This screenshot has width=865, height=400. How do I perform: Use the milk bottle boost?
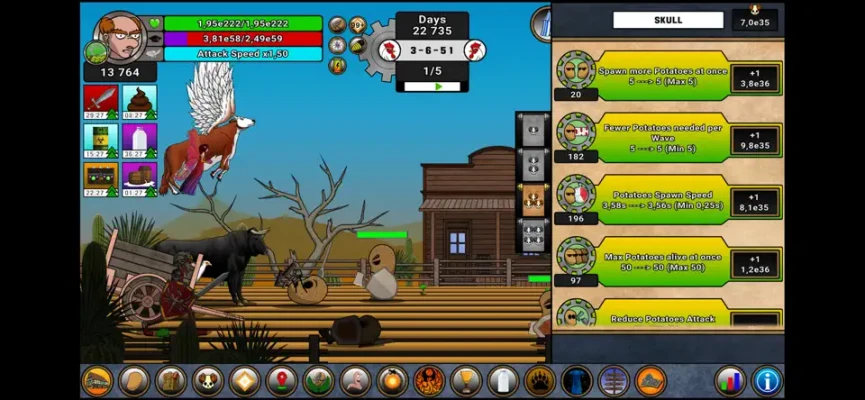coord(139,140)
